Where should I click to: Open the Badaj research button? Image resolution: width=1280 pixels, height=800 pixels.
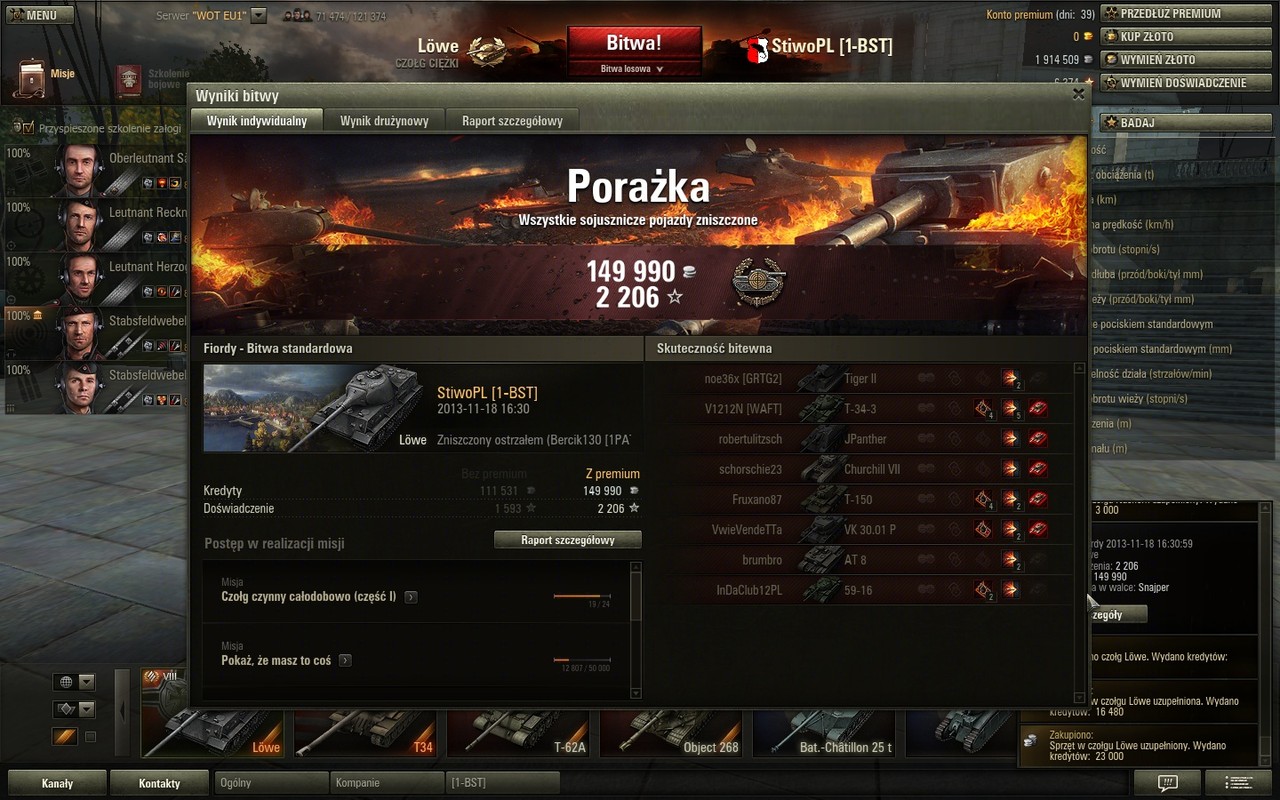coord(1171,123)
